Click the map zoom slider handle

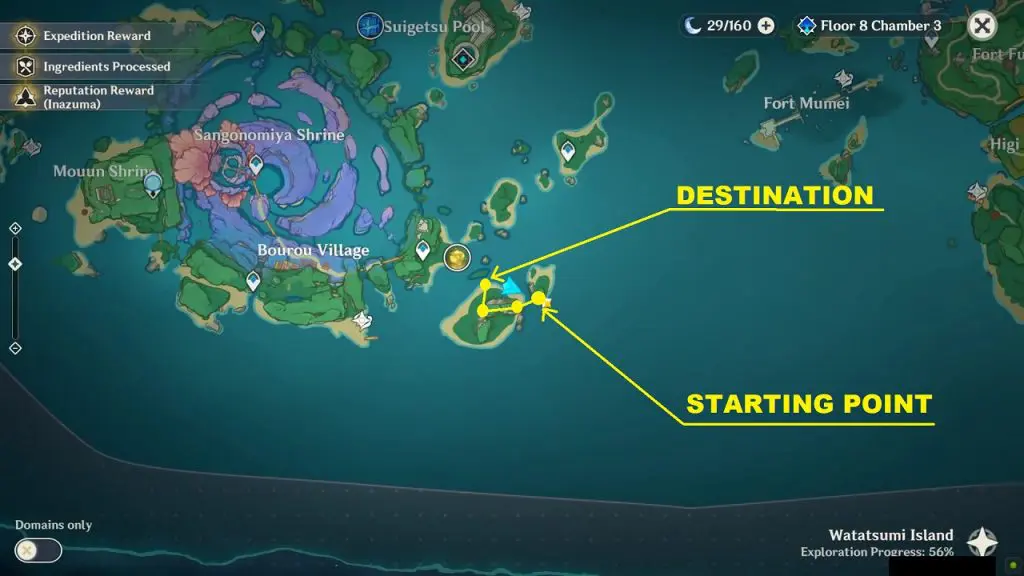tap(15, 264)
